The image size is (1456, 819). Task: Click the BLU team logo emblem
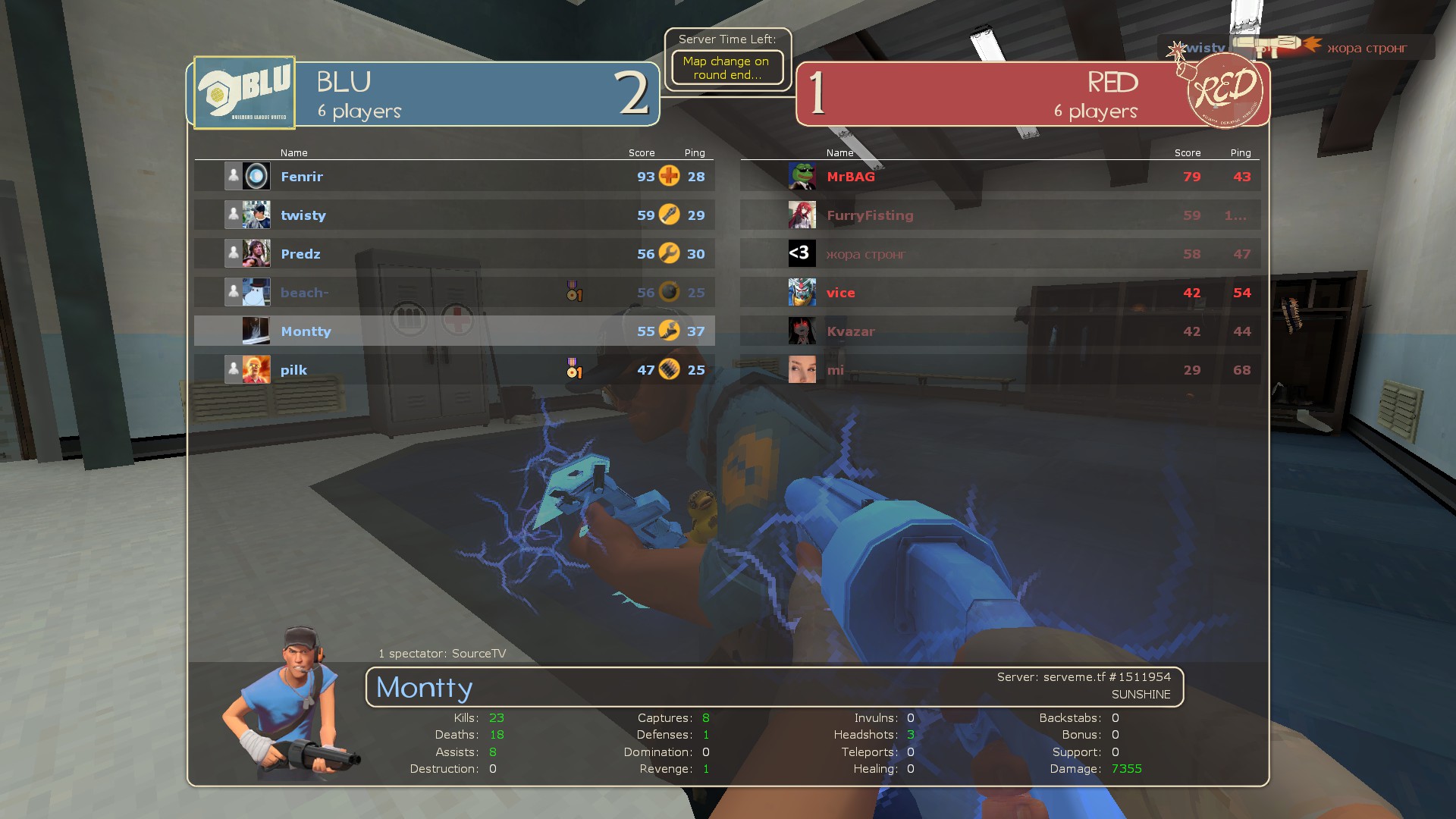click(244, 93)
